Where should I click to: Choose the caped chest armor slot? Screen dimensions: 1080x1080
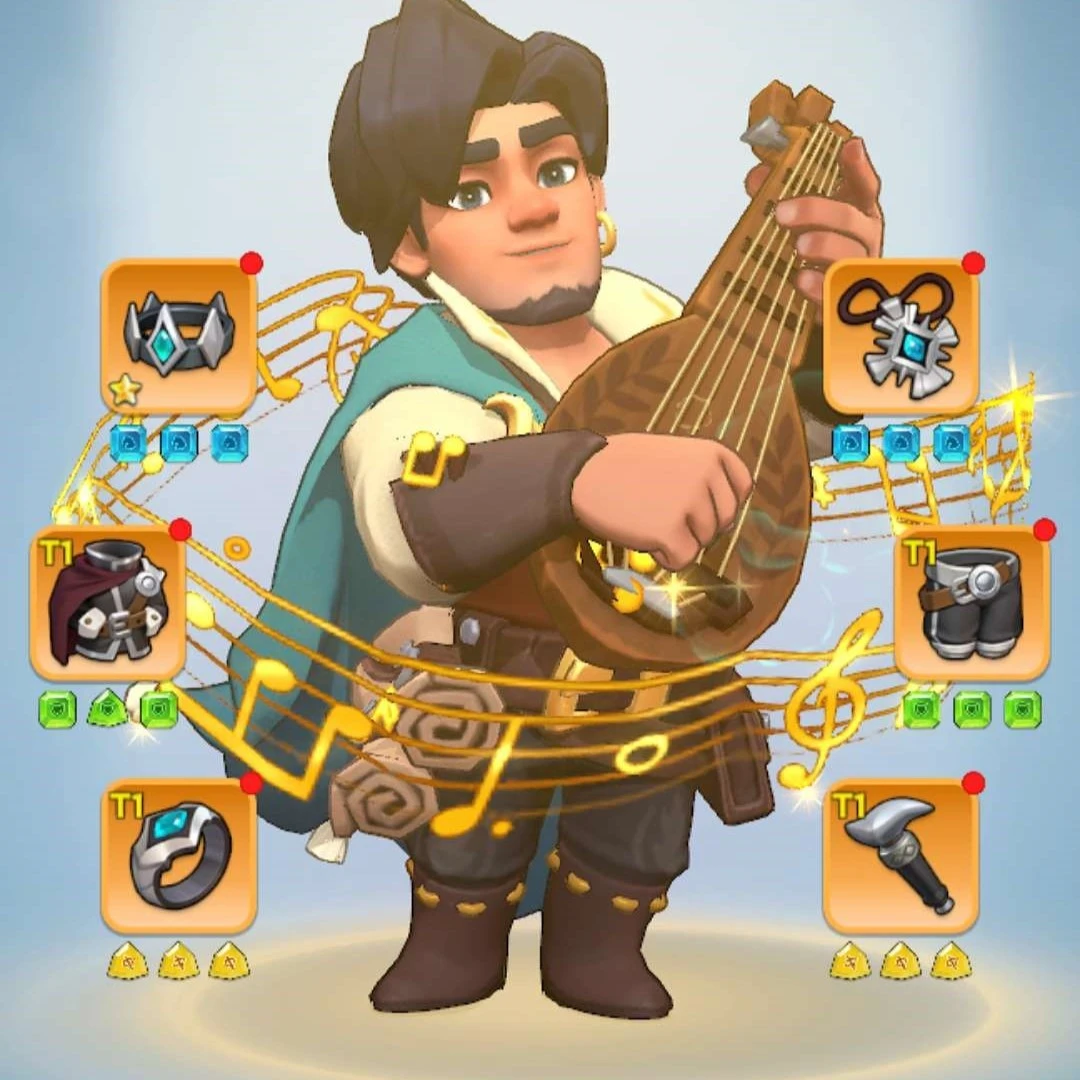point(108,603)
